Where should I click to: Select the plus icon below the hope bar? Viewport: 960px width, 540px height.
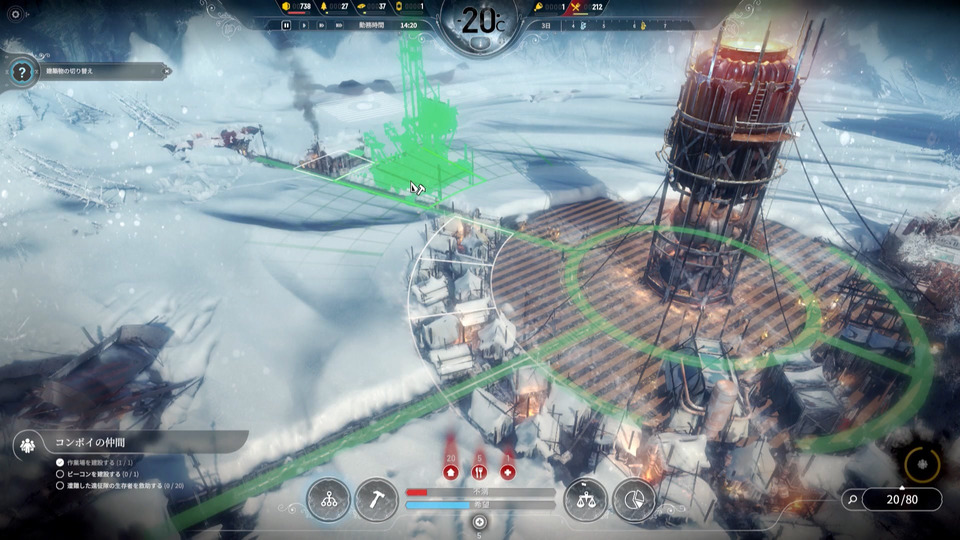click(480, 522)
